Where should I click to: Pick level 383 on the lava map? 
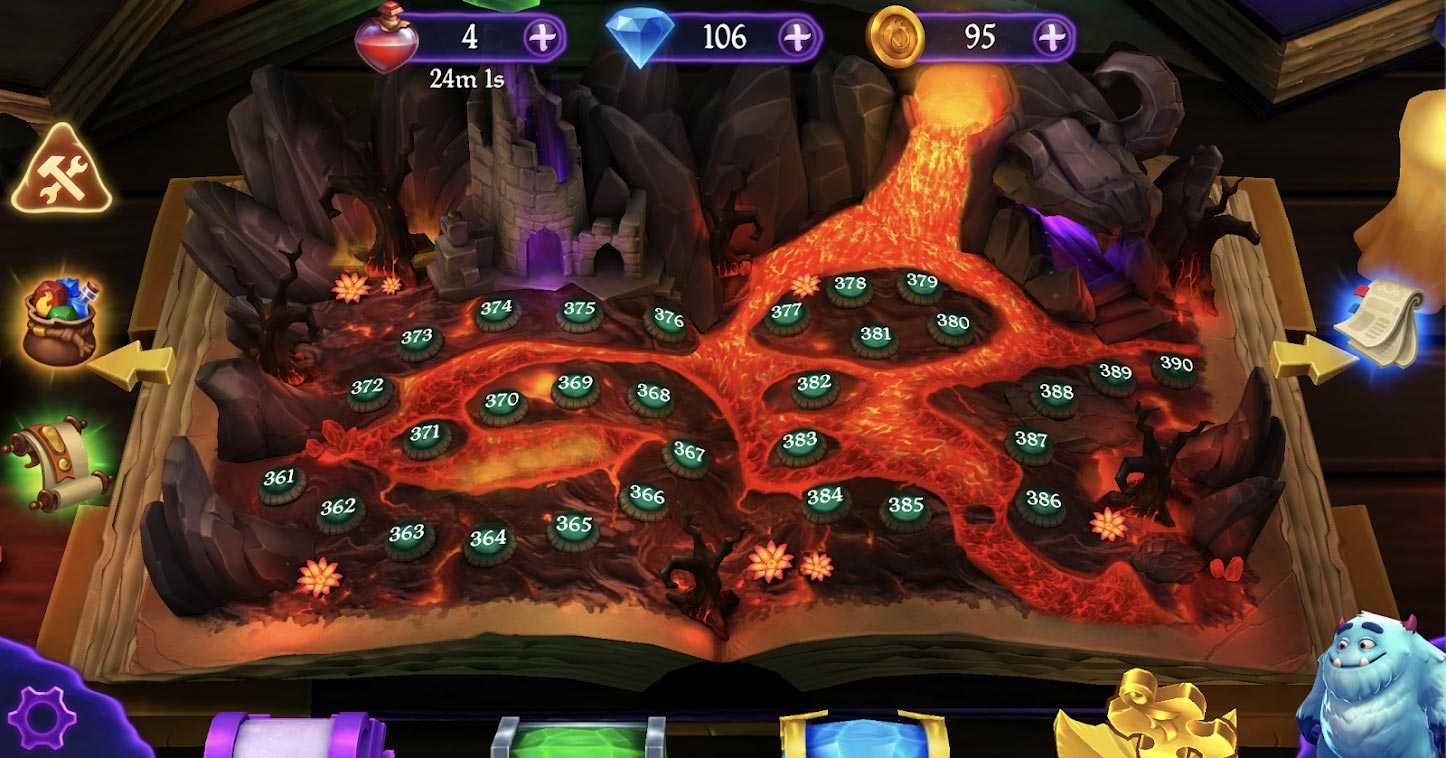[x=800, y=445]
